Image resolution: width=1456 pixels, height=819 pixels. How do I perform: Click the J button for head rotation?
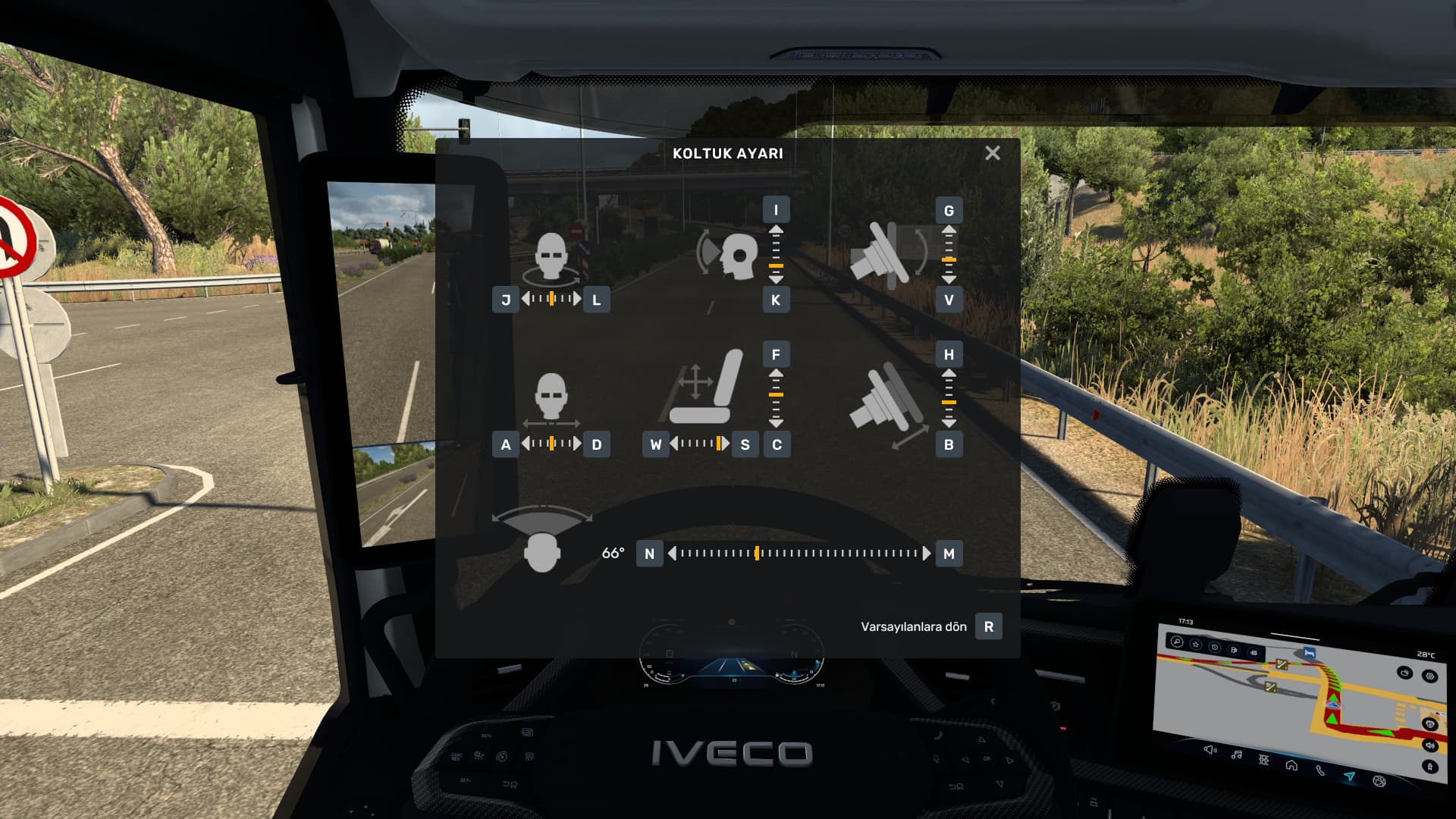pyautogui.click(x=506, y=300)
